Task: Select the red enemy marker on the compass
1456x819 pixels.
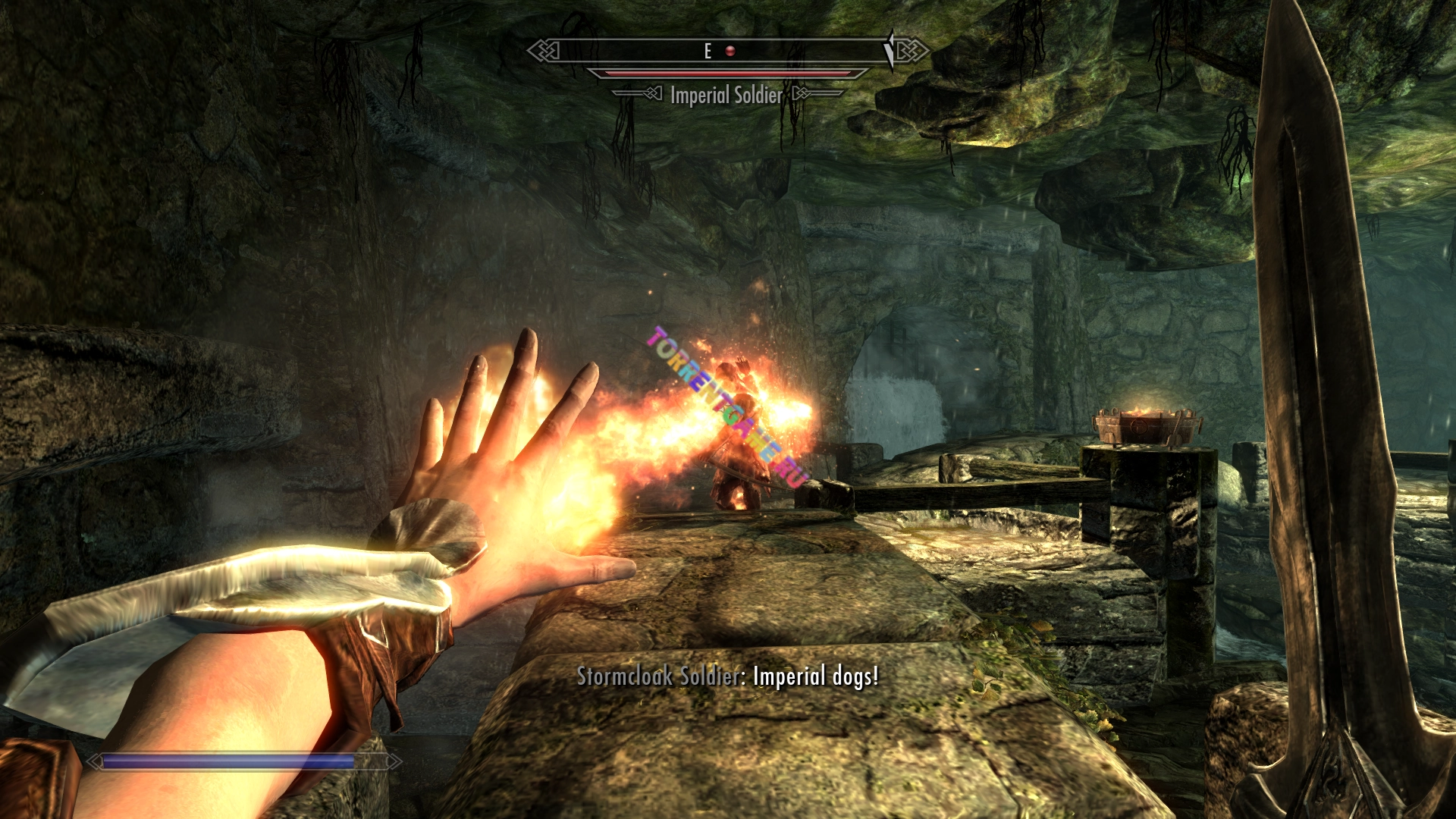Action: pyautogui.click(x=730, y=51)
